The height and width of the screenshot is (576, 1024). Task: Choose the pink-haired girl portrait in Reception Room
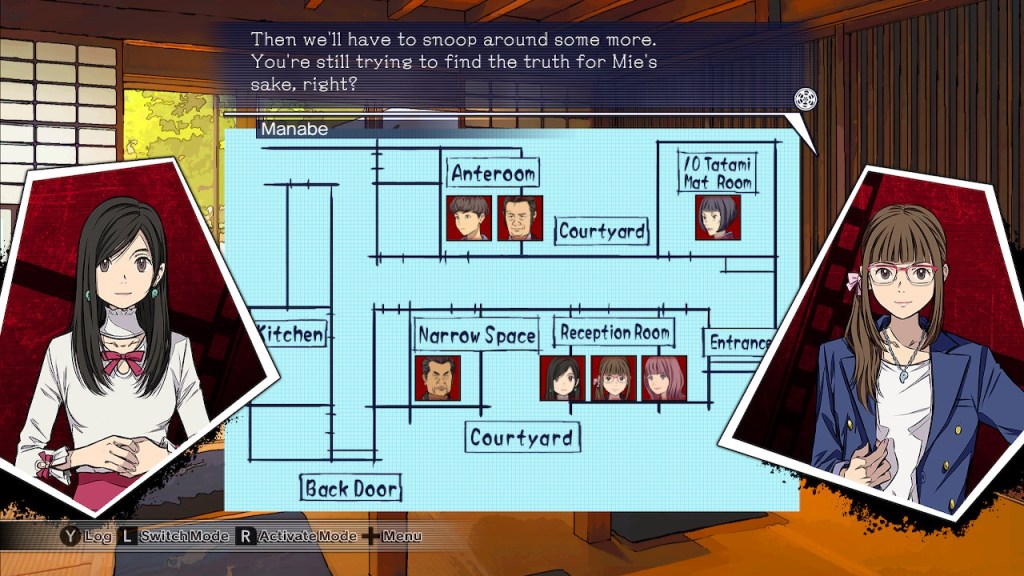coord(664,378)
